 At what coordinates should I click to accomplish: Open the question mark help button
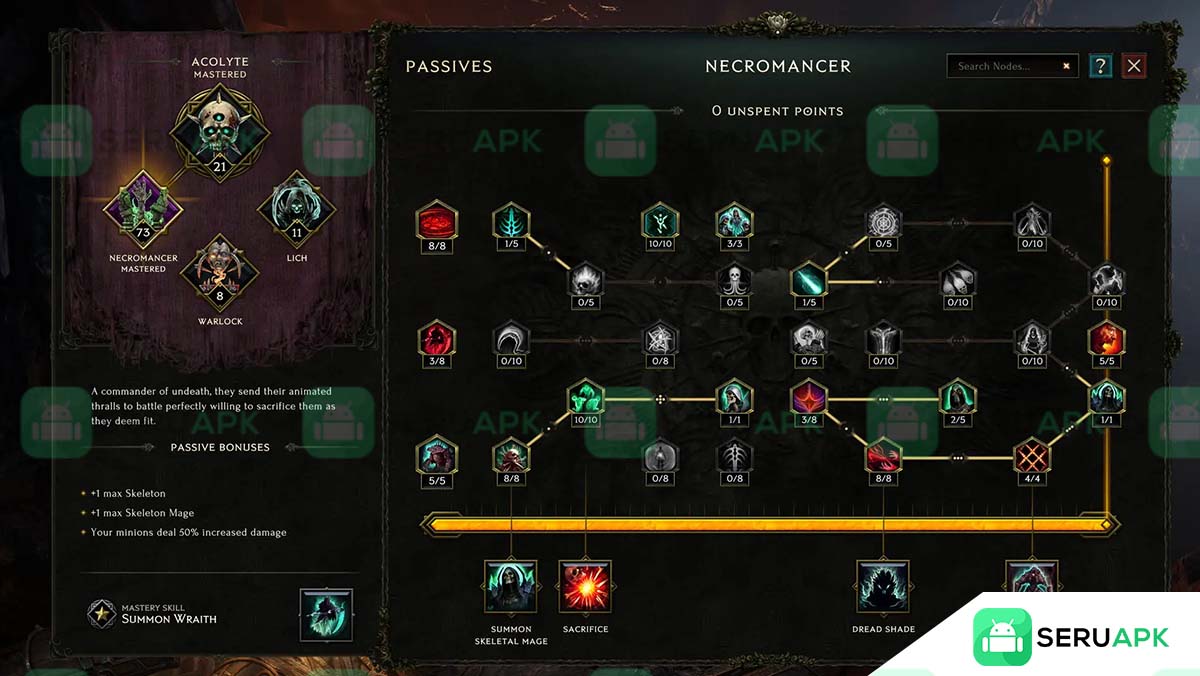coord(1100,66)
